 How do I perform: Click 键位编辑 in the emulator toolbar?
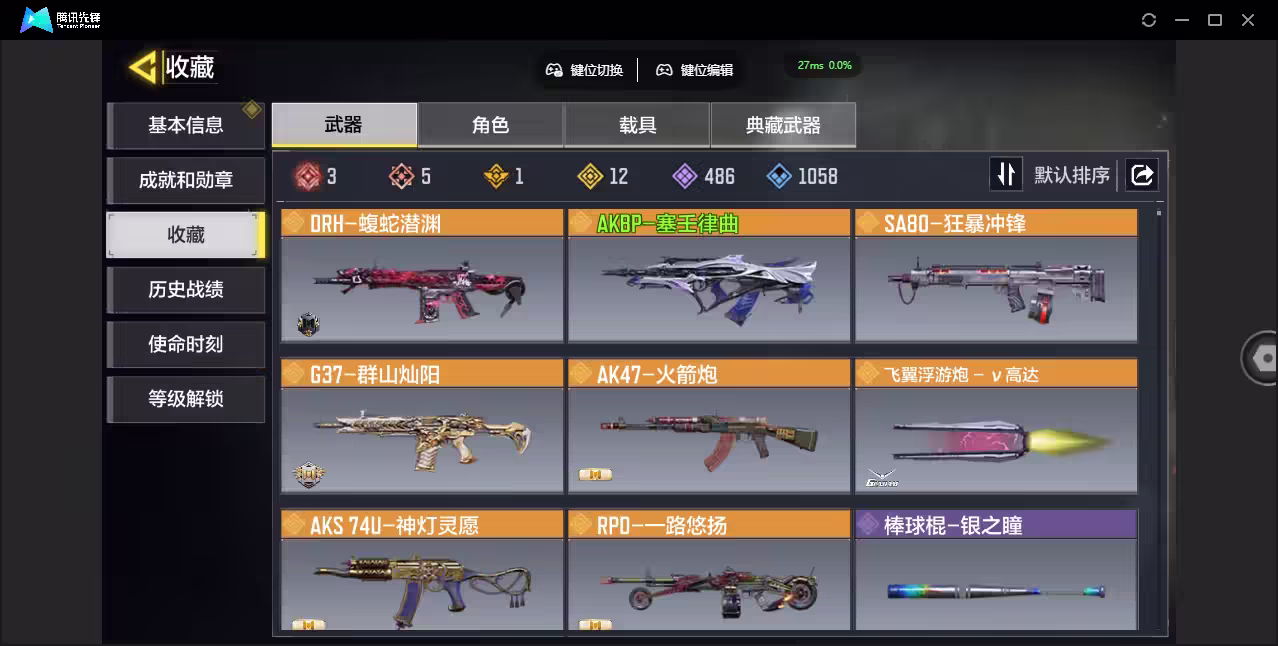(x=695, y=70)
